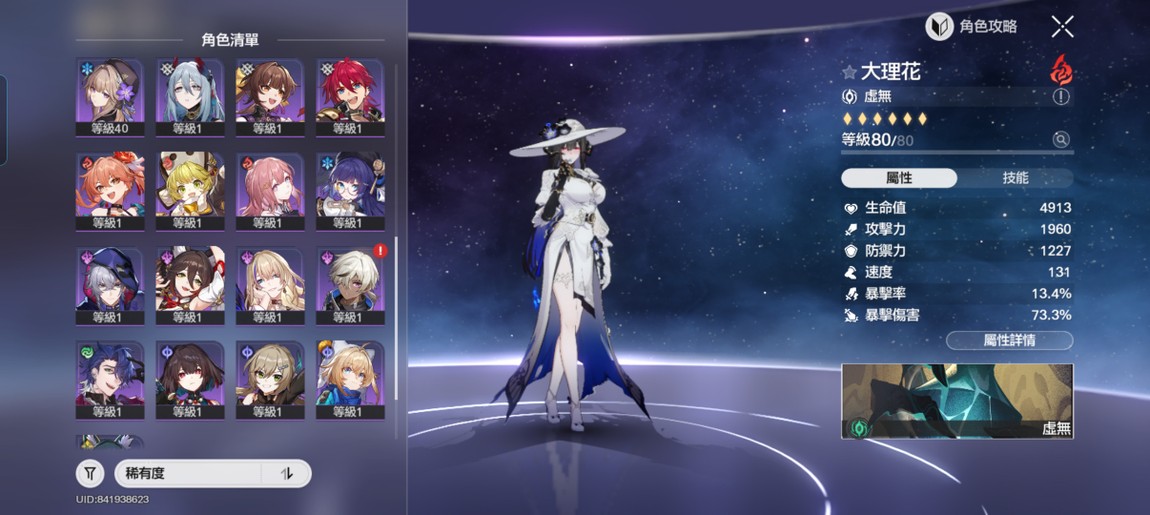Open the 稀有度 sort dropdown
Image resolution: width=1150 pixels, height=515 pixels.
(188, 473)
